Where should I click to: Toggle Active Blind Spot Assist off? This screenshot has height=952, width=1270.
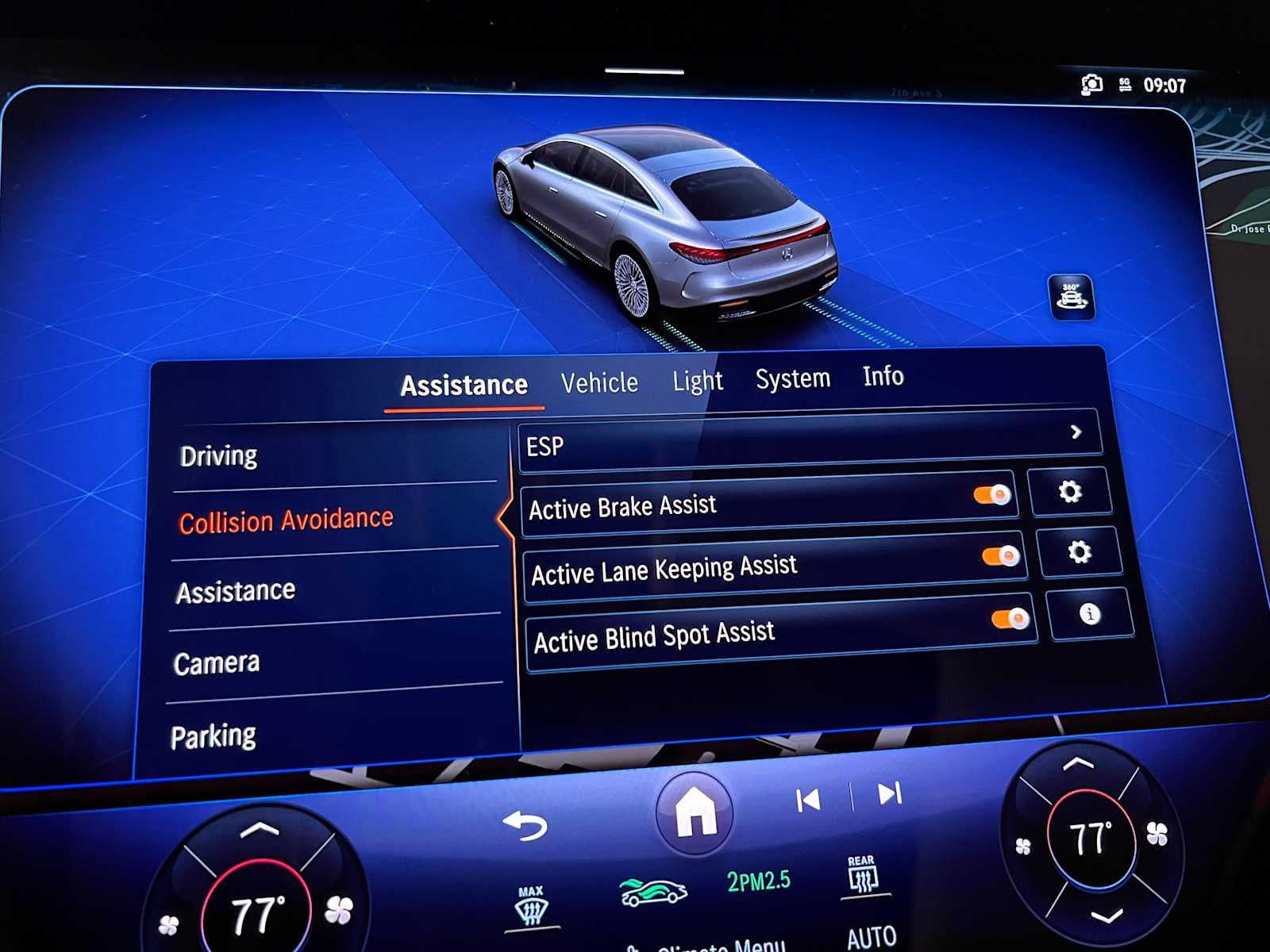[1010, 618]
